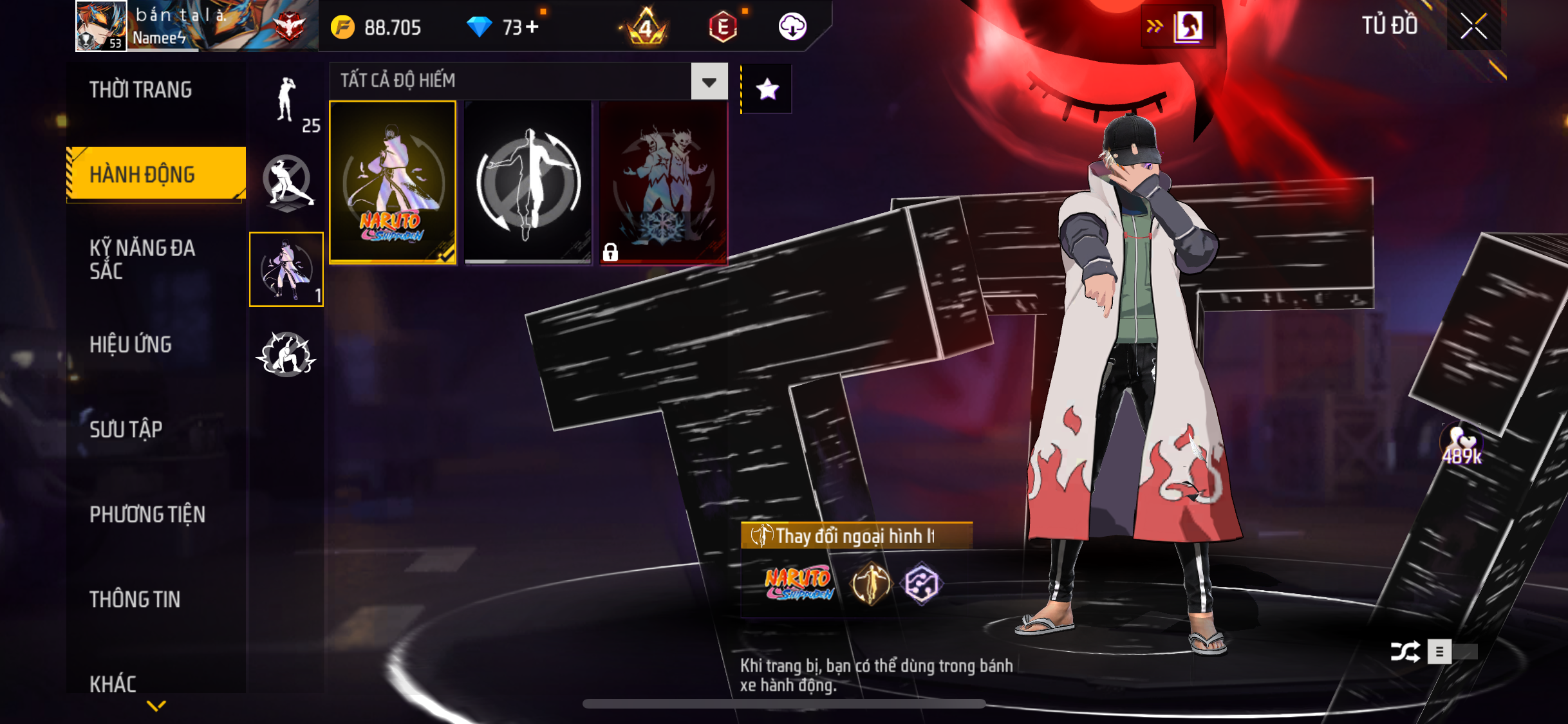
Task: Toggle the star favorites filter
Action: (x=767, y=89)
